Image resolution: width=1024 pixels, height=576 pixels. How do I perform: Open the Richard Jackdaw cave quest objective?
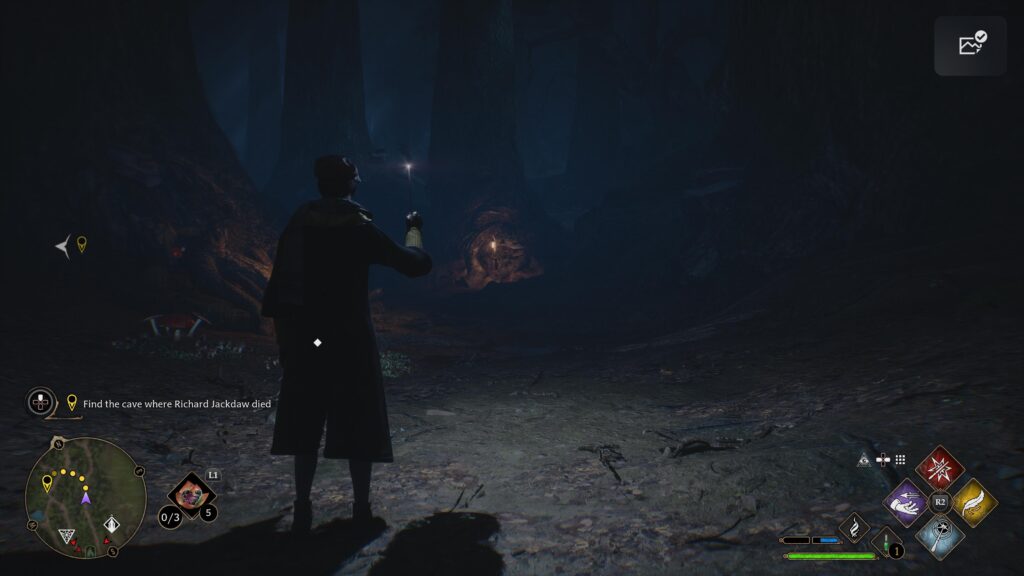click(177, 403)
